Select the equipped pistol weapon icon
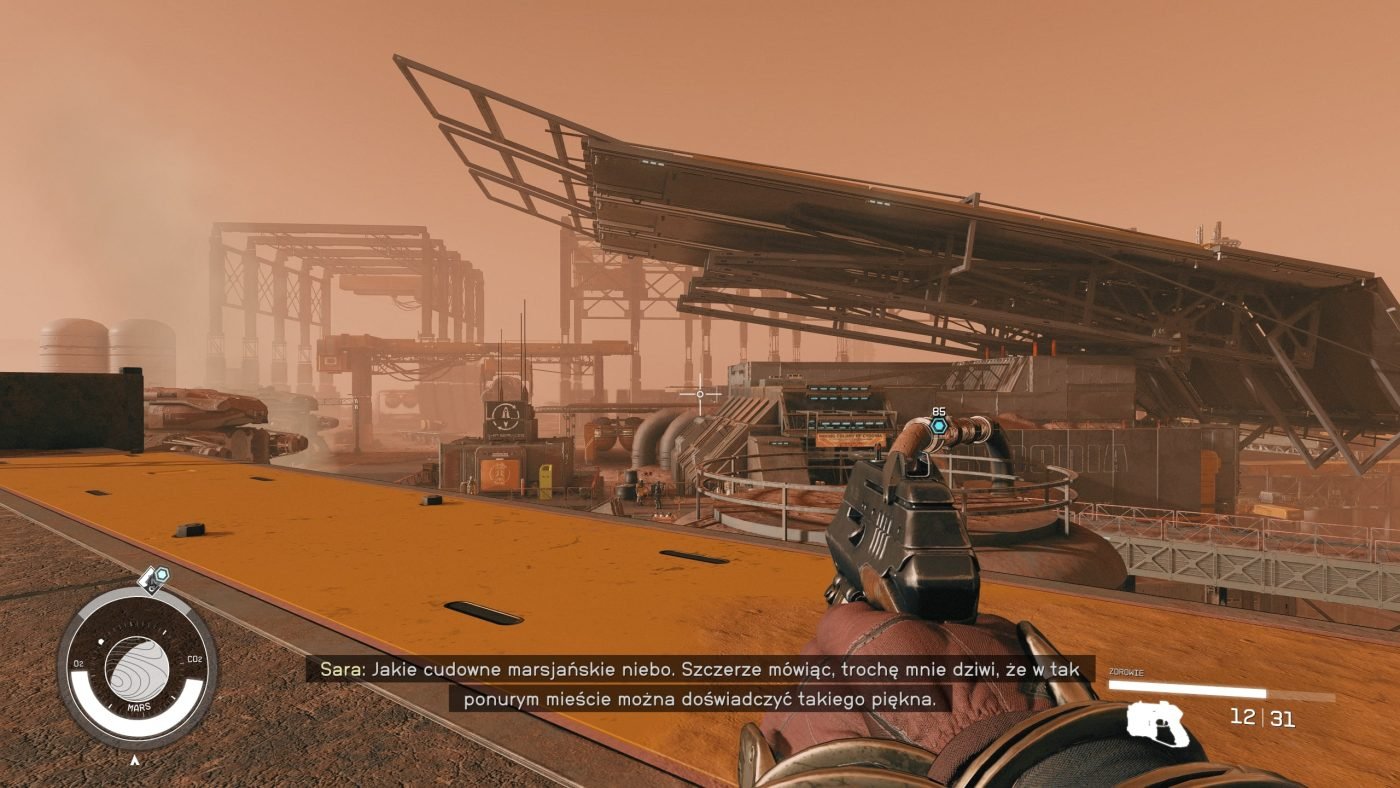The image size is (1400, 788). point(1160,724)
